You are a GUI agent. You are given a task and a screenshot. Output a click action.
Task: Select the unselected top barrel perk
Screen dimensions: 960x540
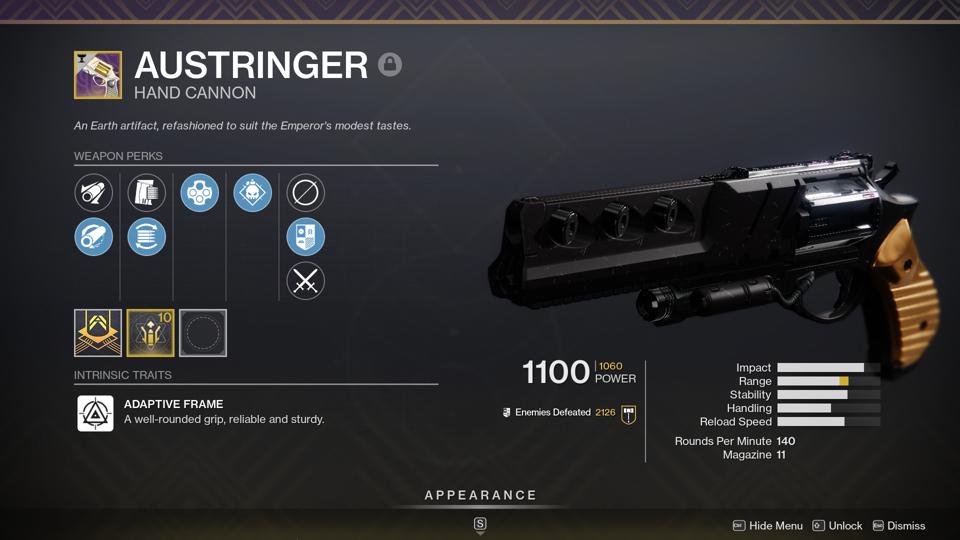coord(94,193)
